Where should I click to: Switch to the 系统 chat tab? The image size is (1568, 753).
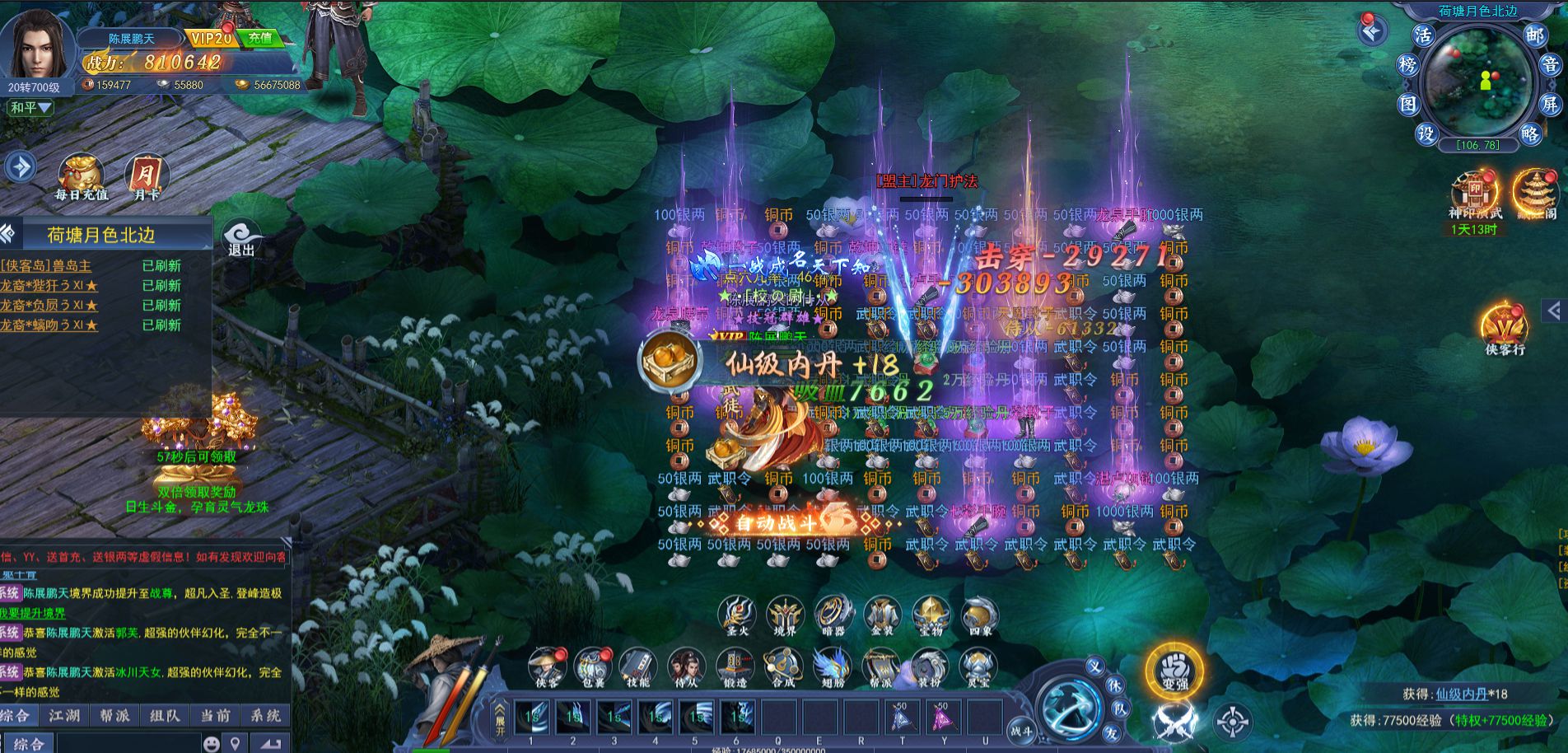pyautogui.click(x=265, y=715)
